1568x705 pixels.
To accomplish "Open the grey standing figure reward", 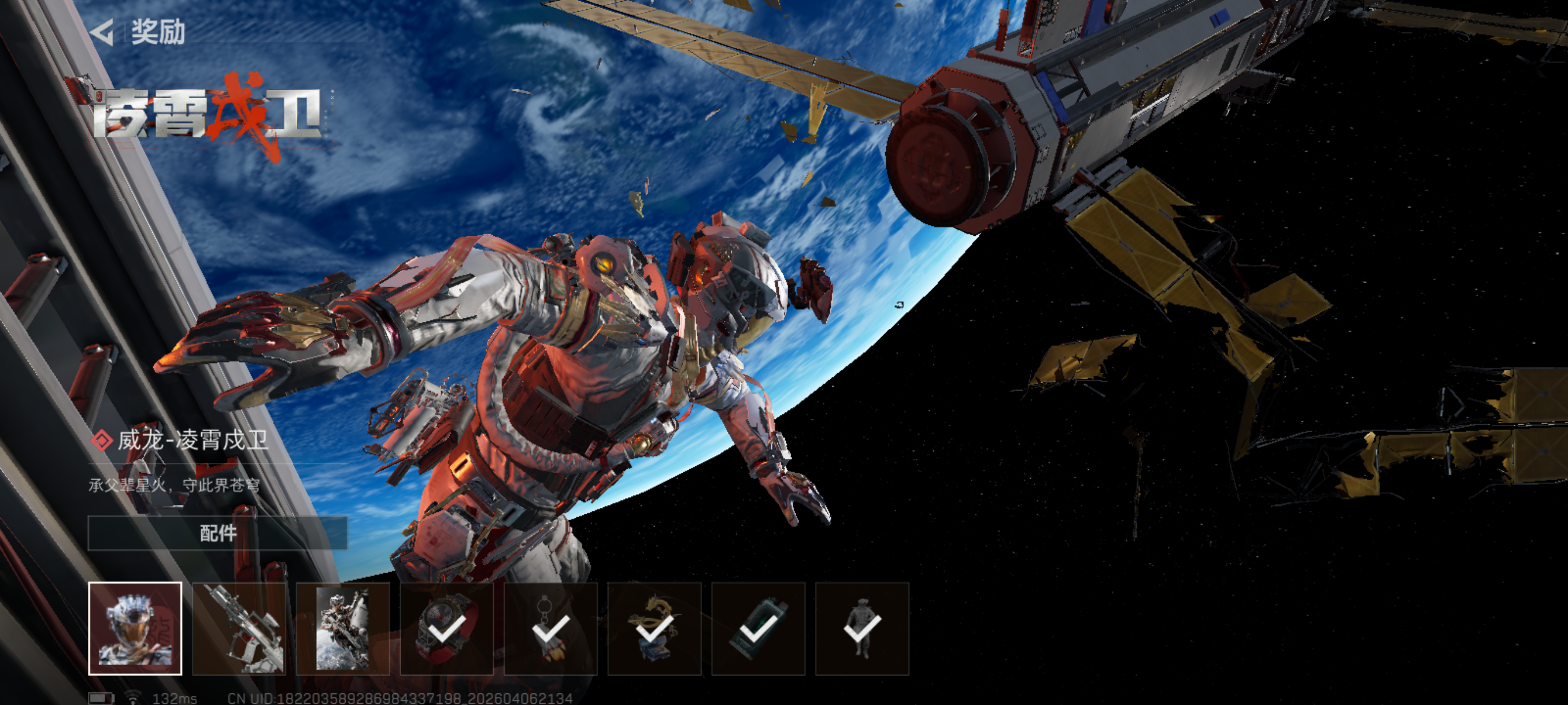I will (862, 628).
